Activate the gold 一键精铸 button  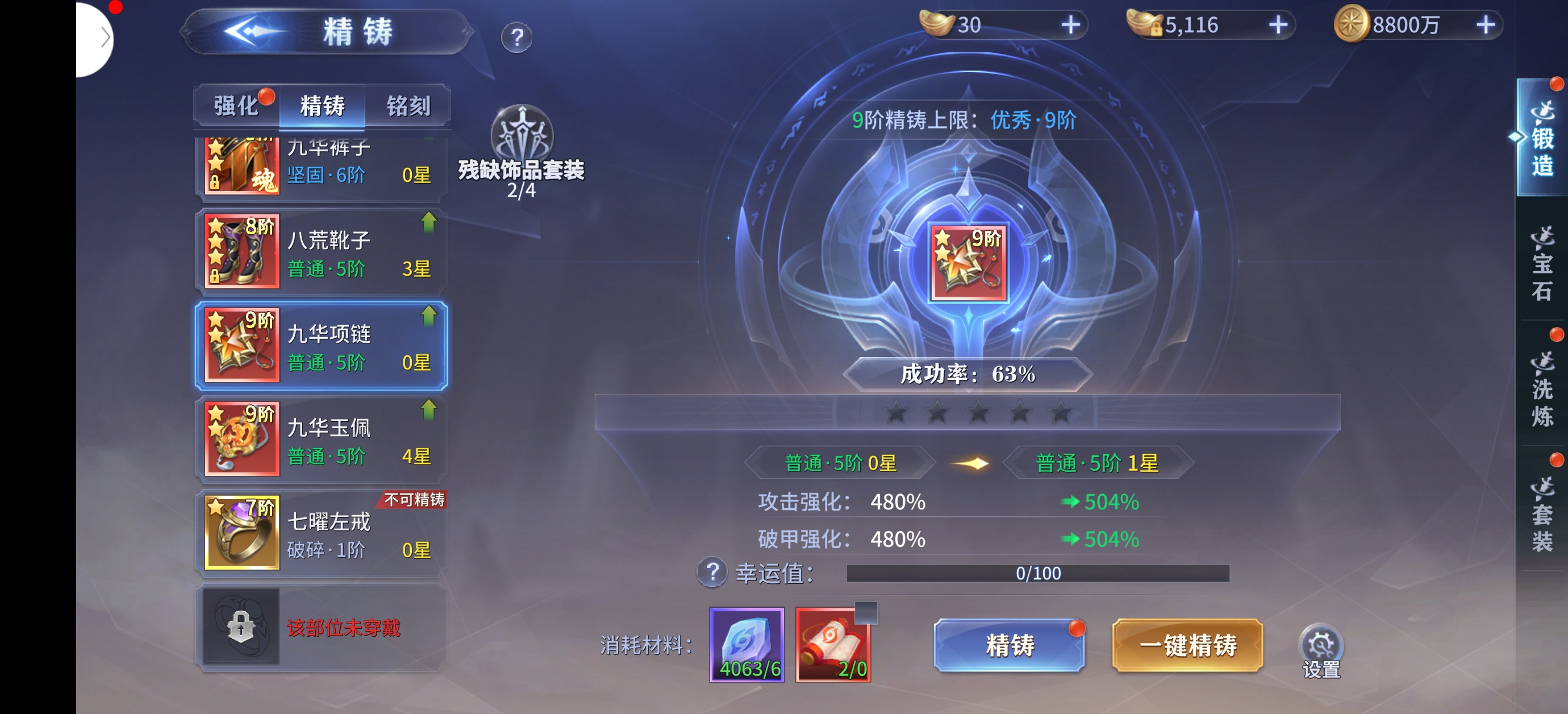1187,645
